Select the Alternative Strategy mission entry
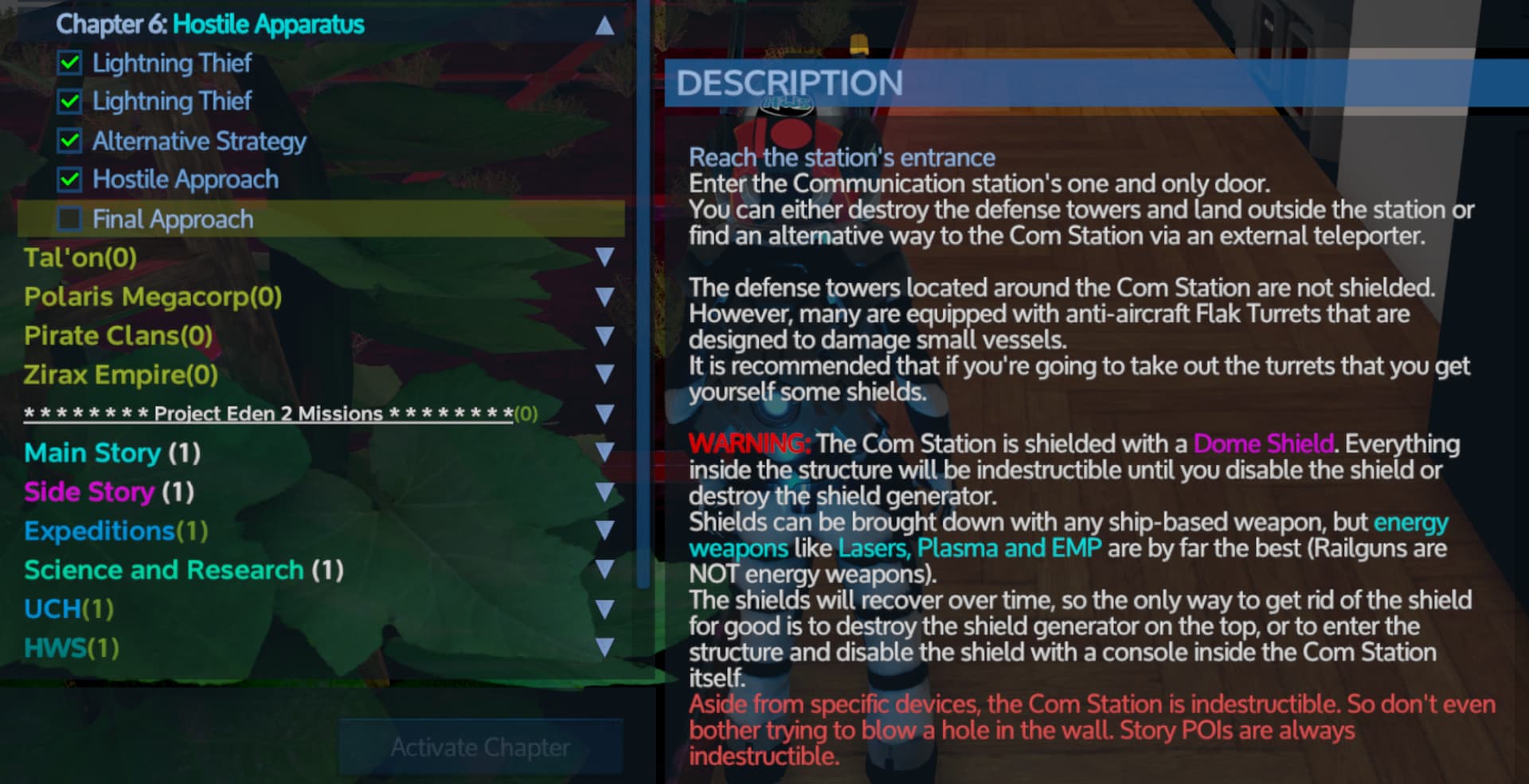 coord(199,141)
